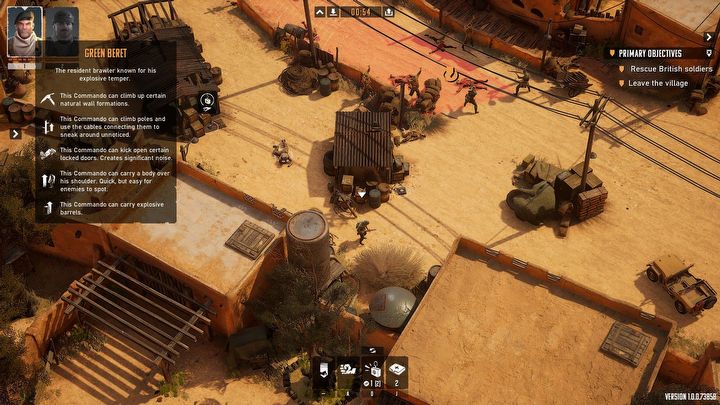This screenshot has width=720, height=405.
Task: Collapse the Primary Objectives panel
Action: [709, 52]
